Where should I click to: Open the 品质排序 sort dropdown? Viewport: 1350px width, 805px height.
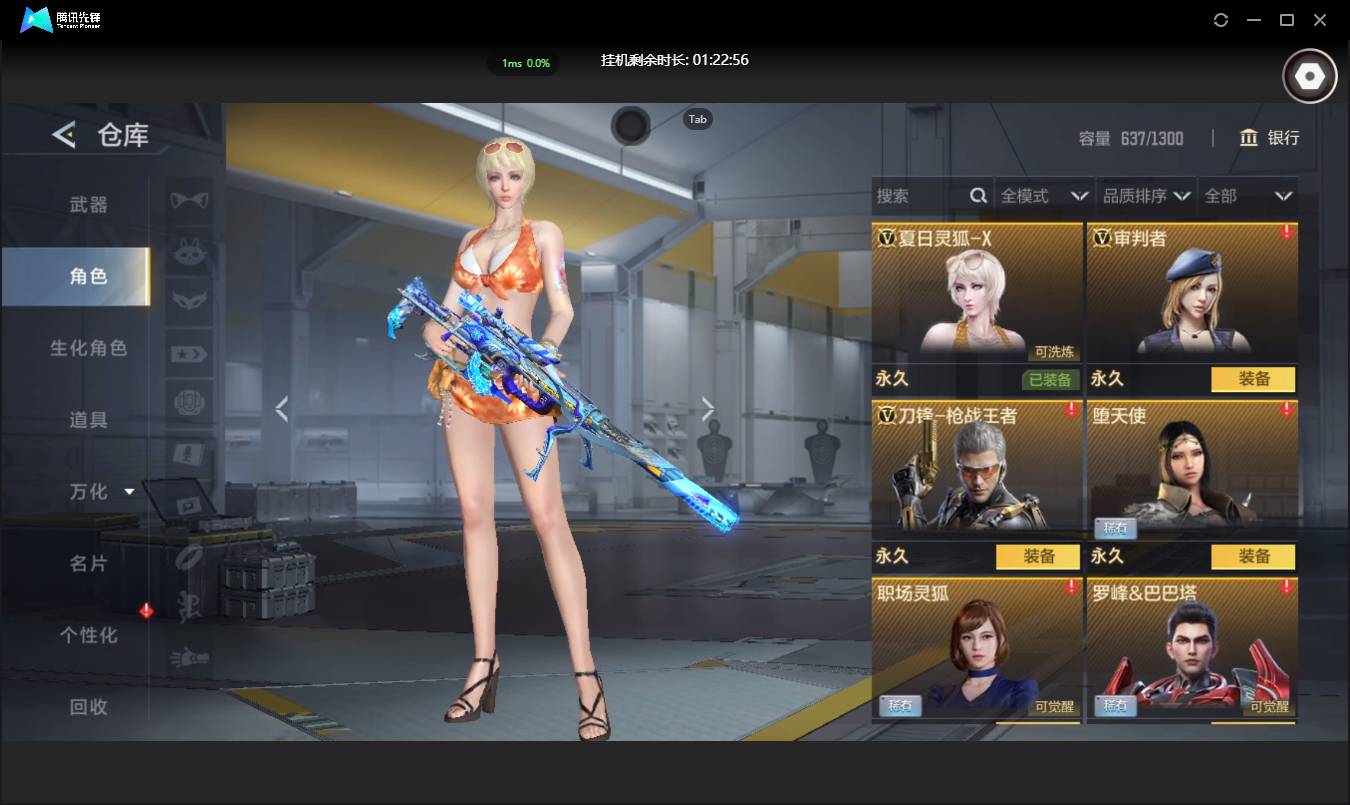click(x=1147, y=196)
